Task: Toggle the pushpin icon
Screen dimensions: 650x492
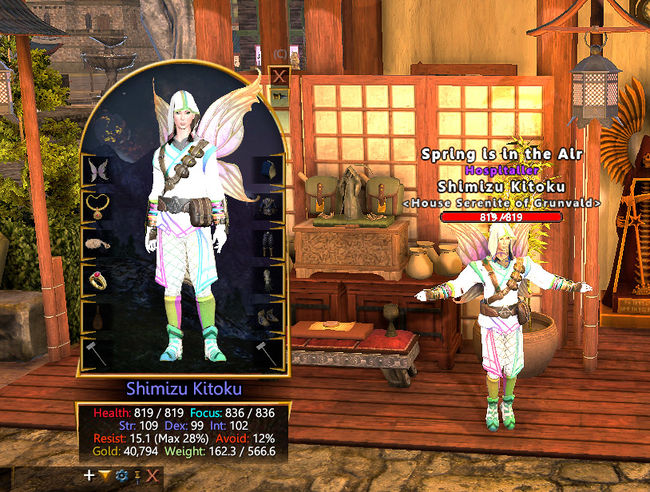Action: 137,475
